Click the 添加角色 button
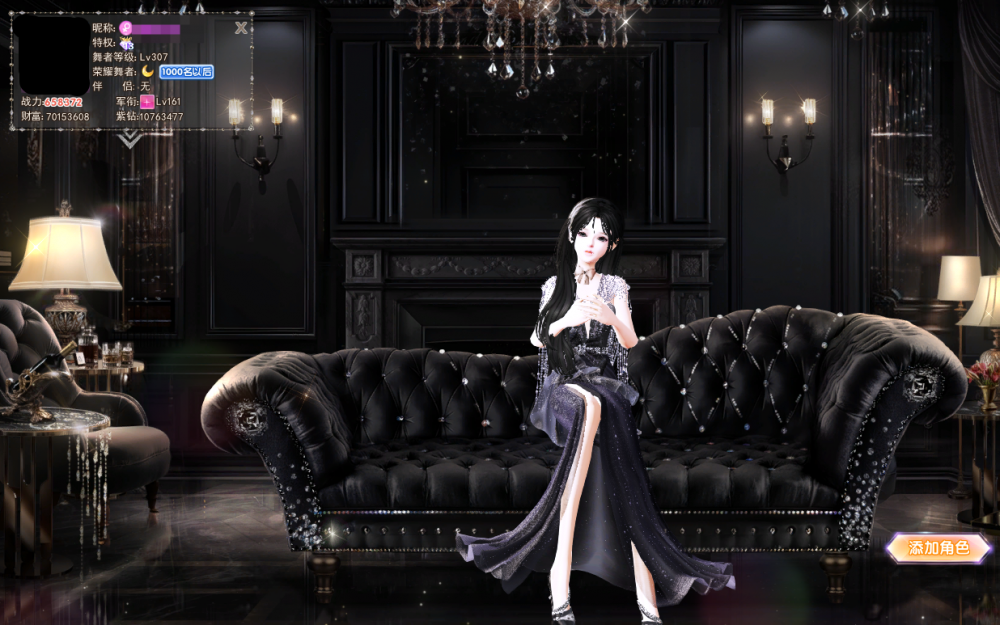Screen dimensions: 1000x625 pyautogui.click(x=938, y=548)
